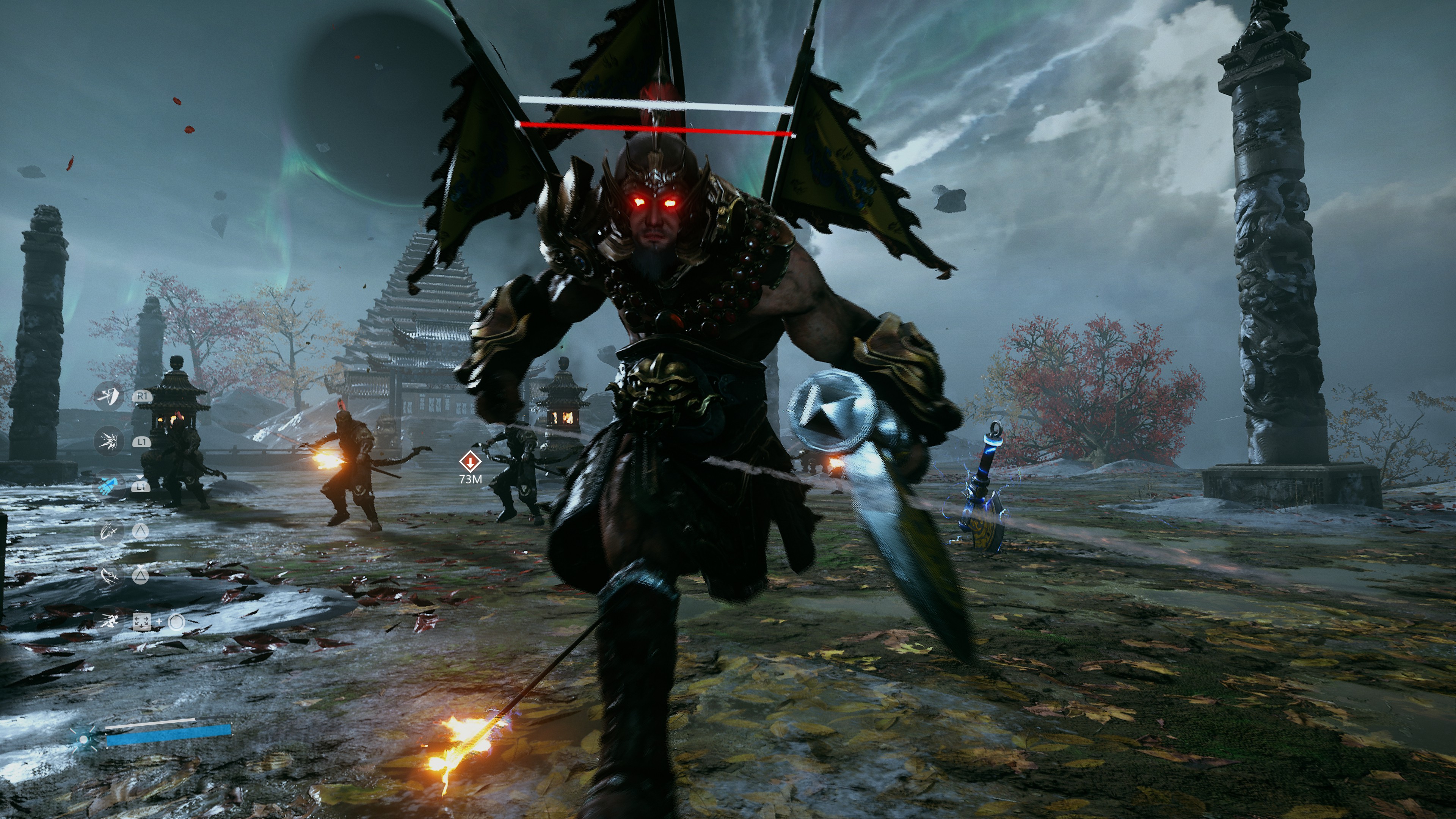Use the sprinting figure dash ability
Viewport: 1456px width, 819px height.
pos(108,622)
